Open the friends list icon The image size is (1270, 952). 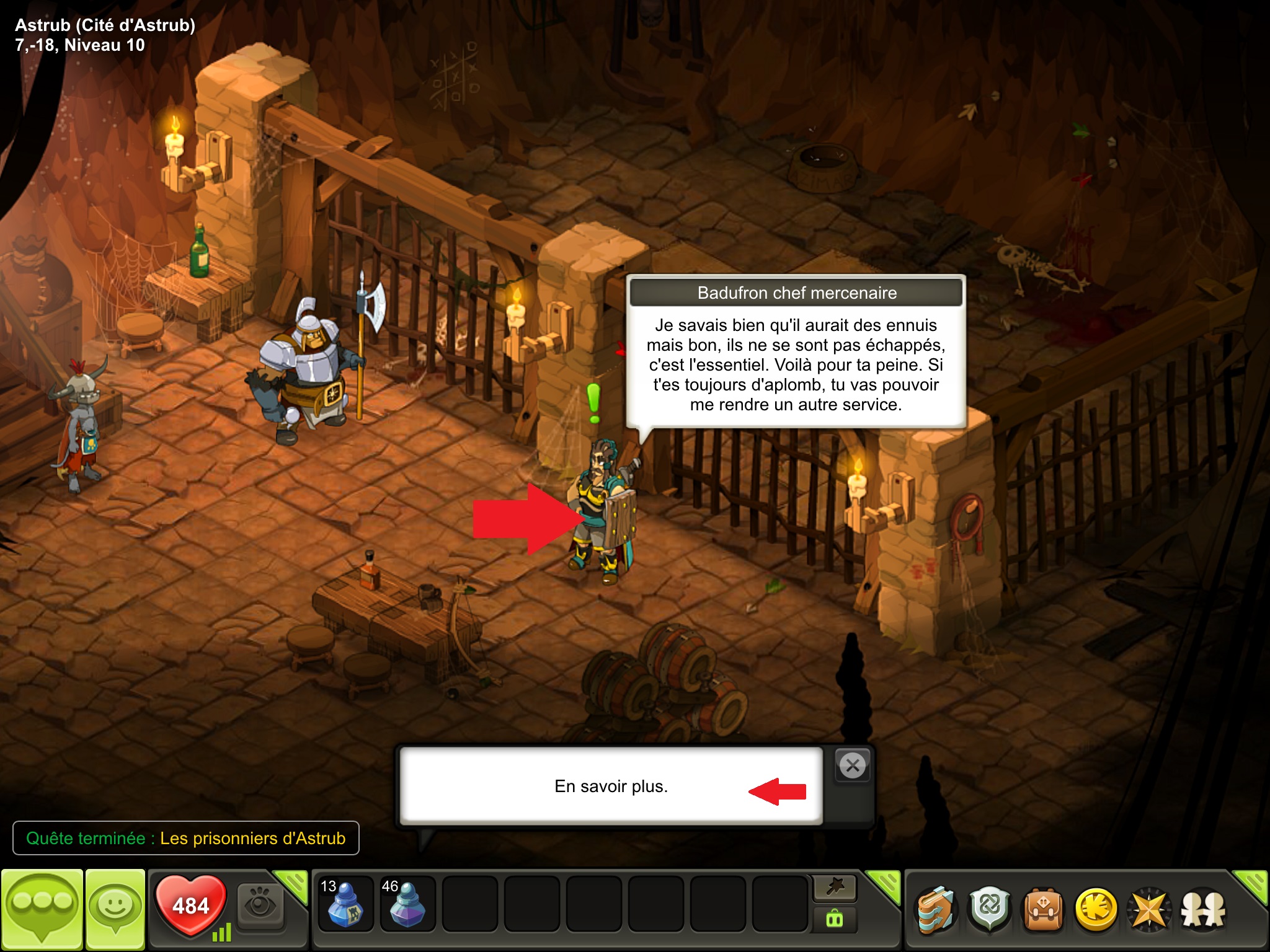(x=1203, y=910)
